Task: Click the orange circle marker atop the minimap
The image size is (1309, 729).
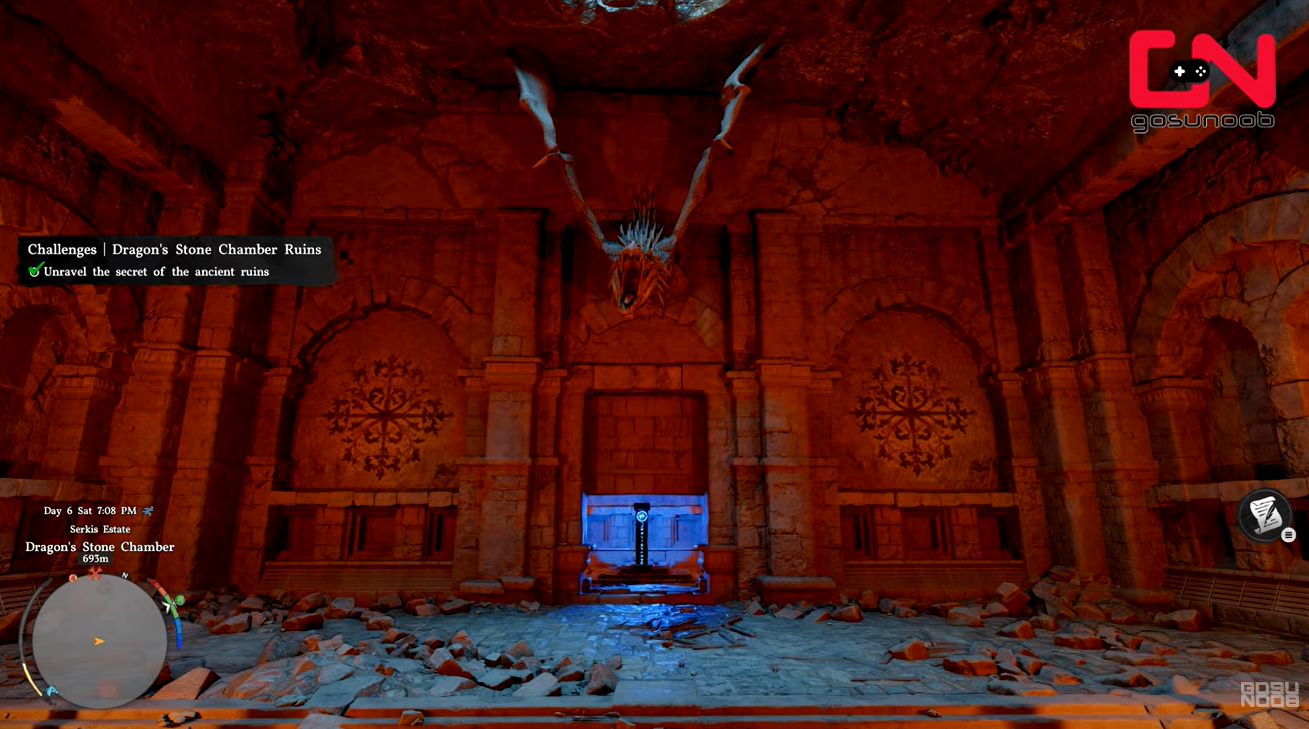Action: [x=73, y=578]
